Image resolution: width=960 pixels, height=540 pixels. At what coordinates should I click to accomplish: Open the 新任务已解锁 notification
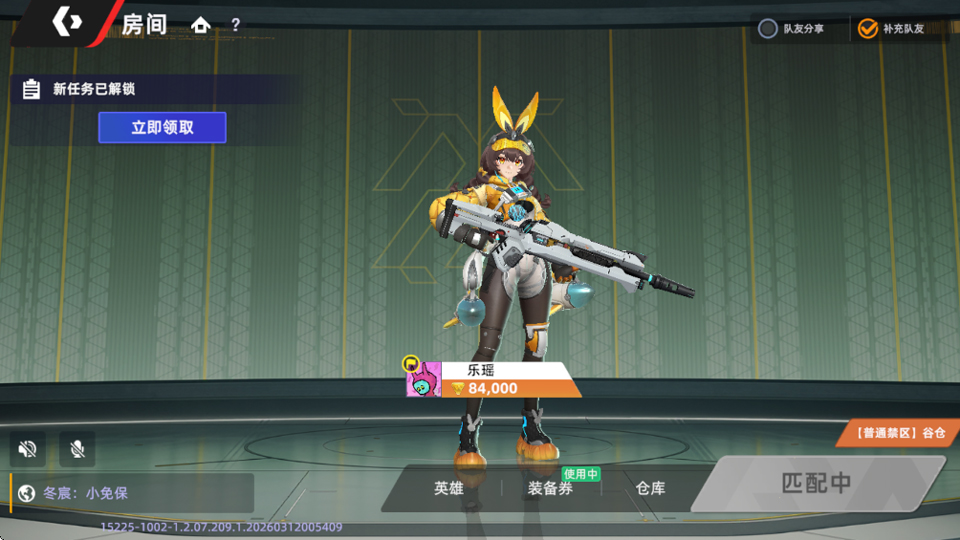pyautogui.click(x=93, y=89)
